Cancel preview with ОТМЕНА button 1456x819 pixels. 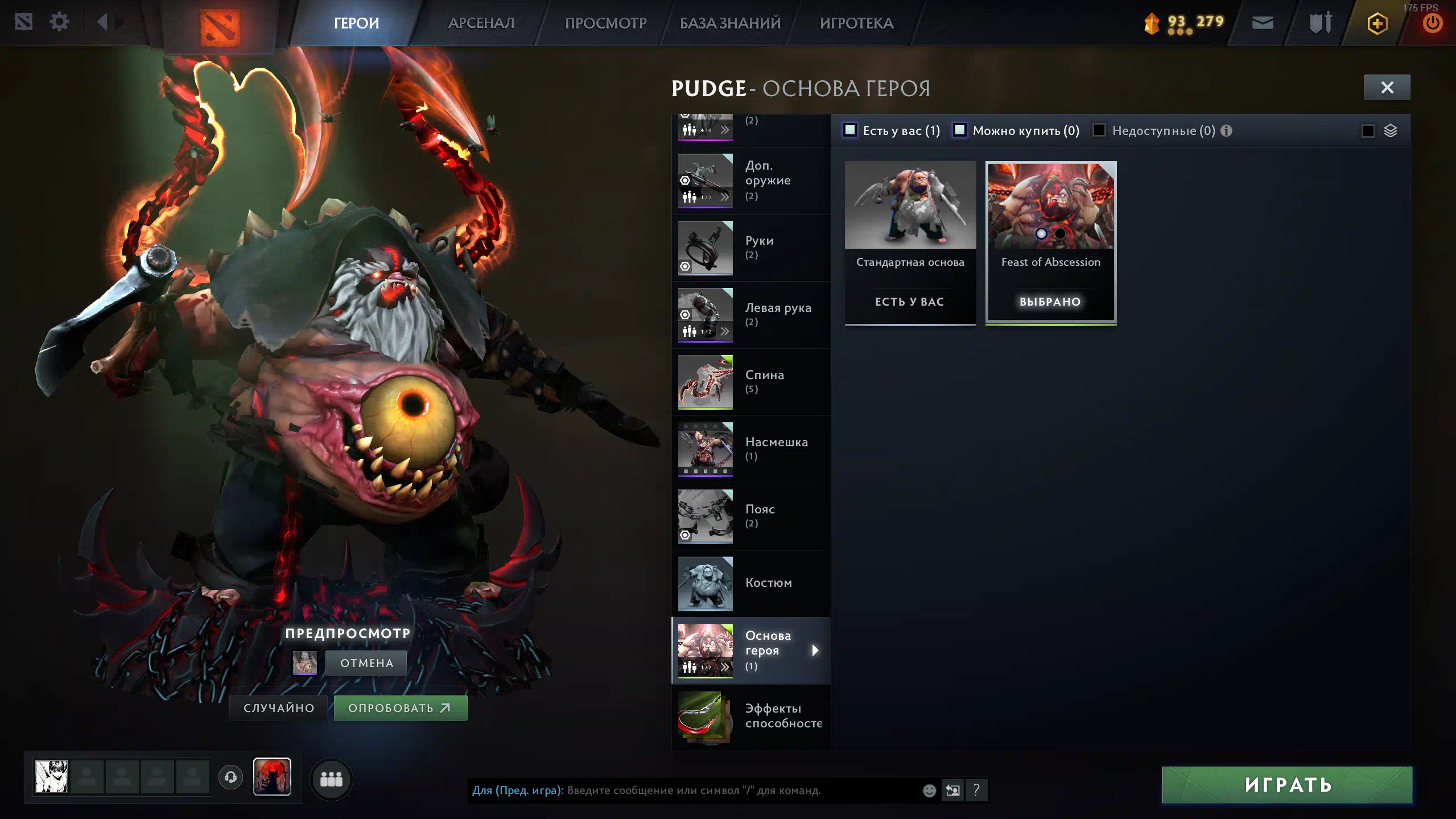coord(366,663)
